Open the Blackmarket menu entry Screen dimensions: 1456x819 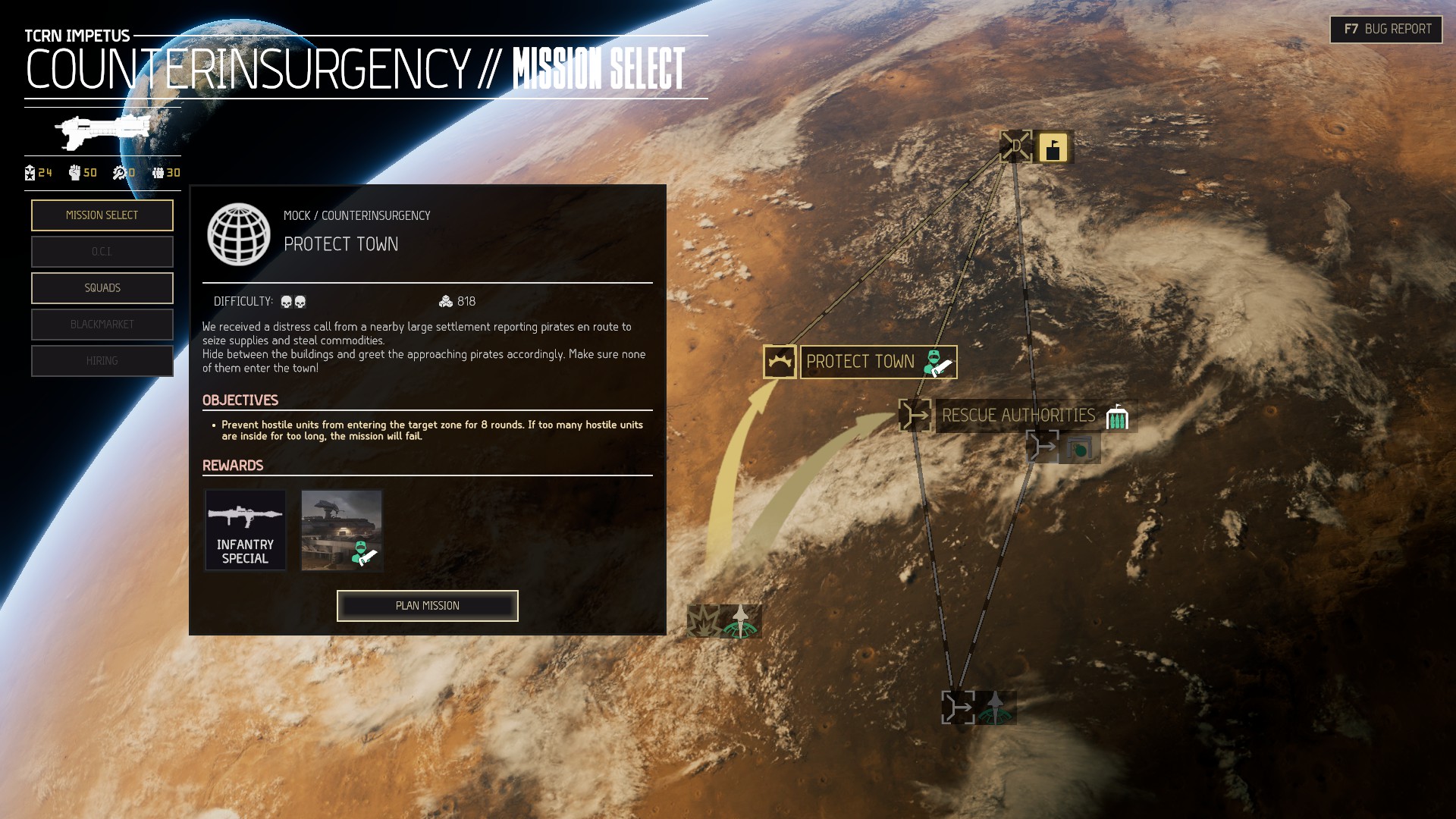click(x=102, y=325)
